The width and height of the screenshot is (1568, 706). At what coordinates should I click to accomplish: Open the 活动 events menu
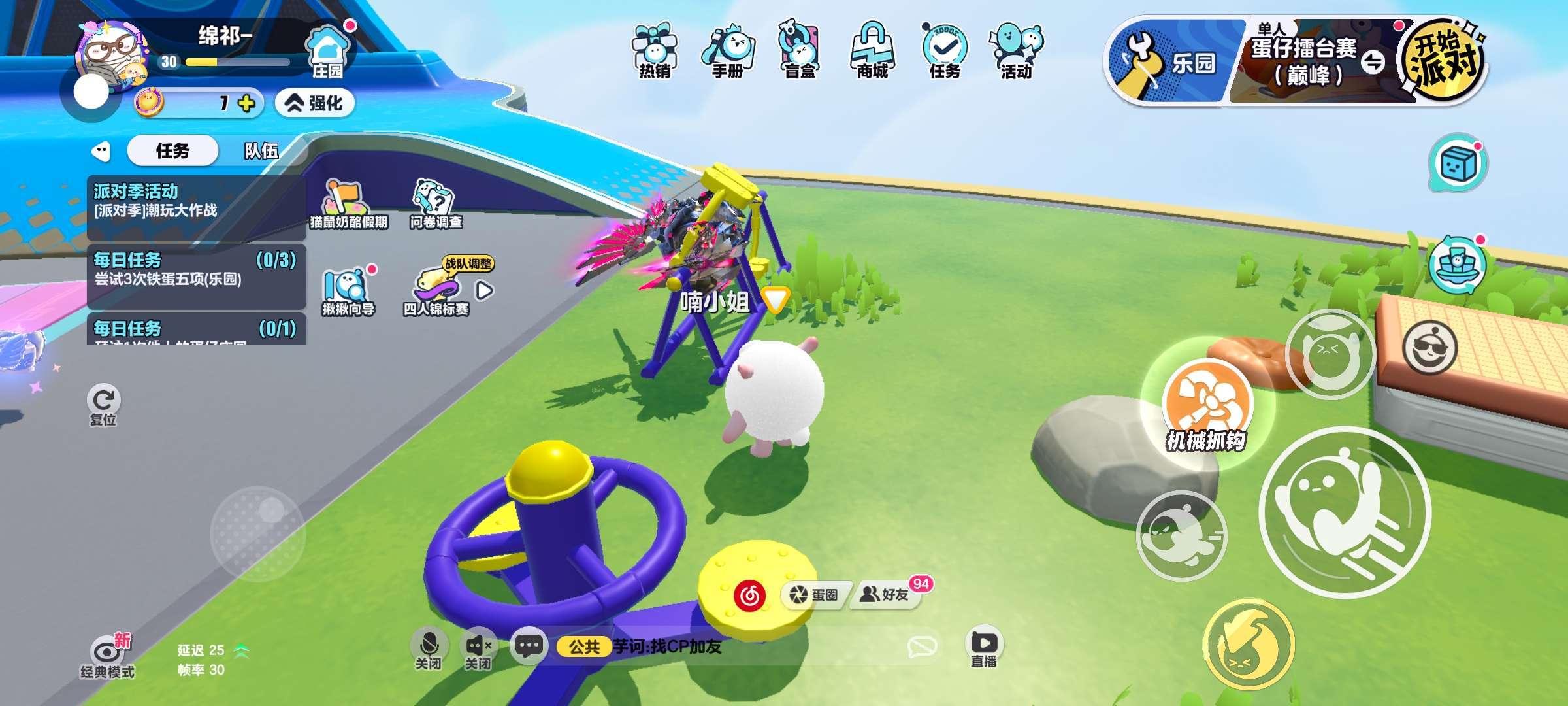click(1017, 51)
